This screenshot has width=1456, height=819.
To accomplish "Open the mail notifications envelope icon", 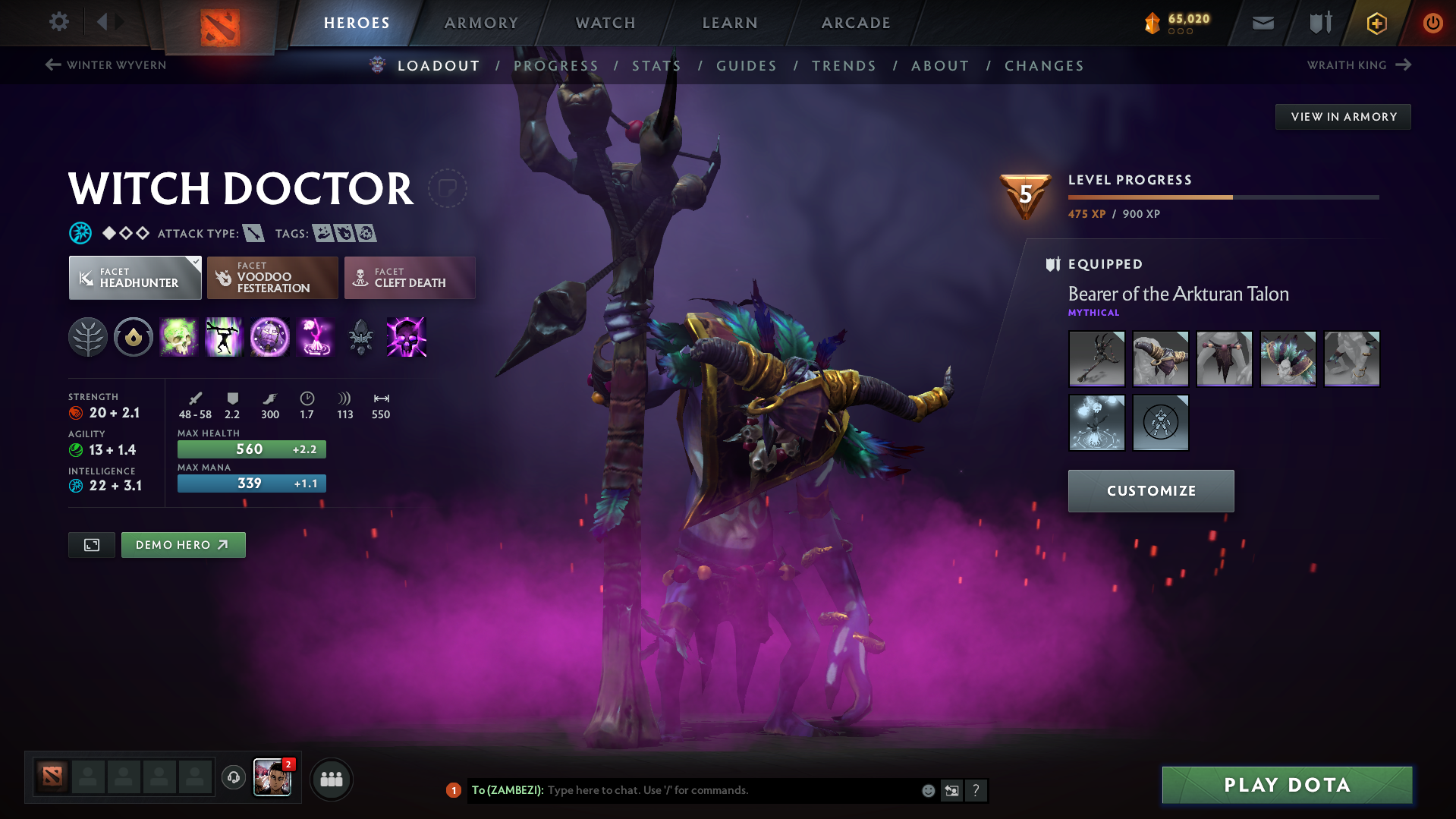I will pyautogui.click(x=1262, y=23).
